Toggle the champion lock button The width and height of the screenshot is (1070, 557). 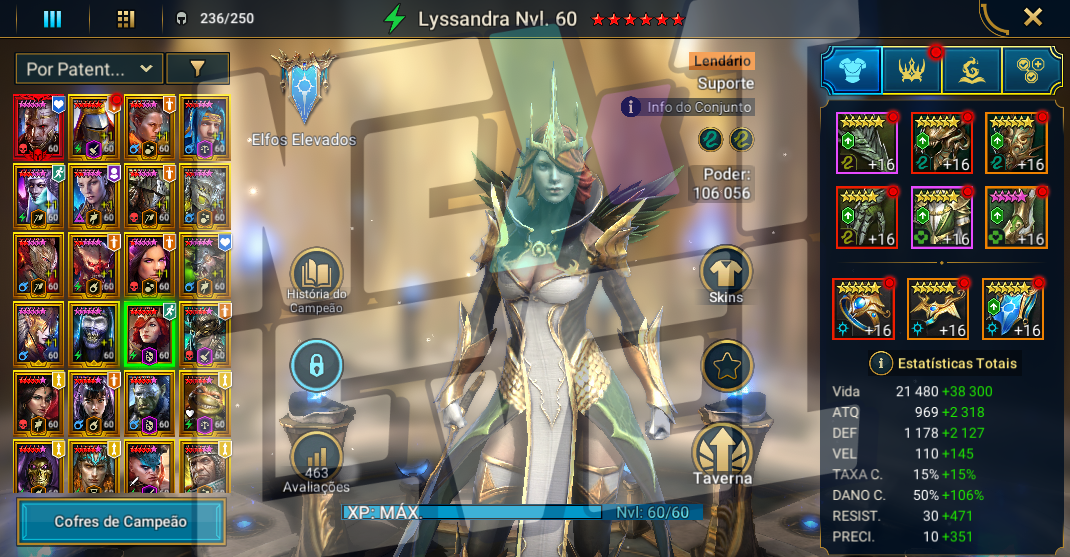pyautogui.click(x=317, y=367)
